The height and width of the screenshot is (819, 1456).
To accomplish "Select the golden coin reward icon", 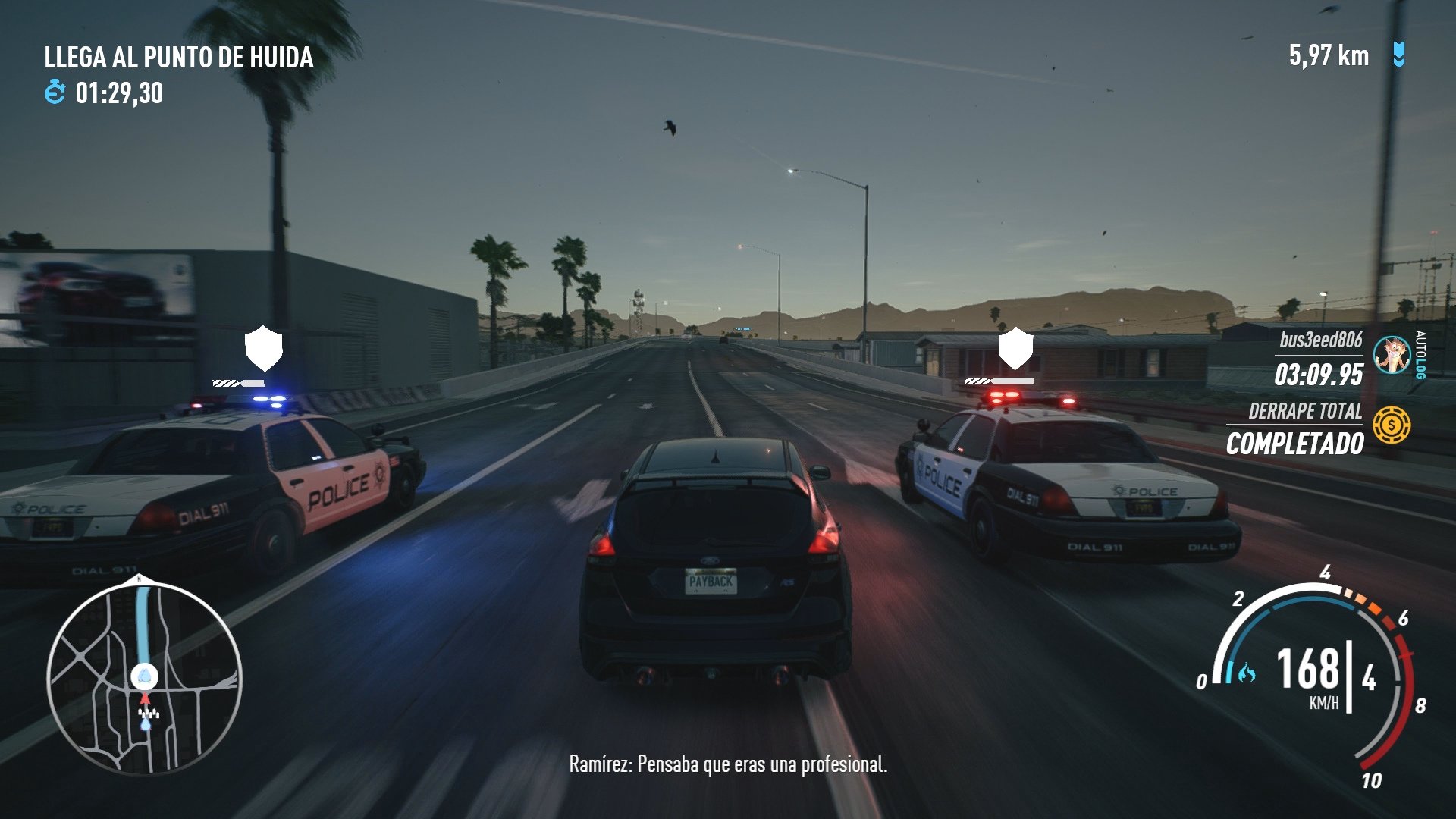I will [1392, 424].
